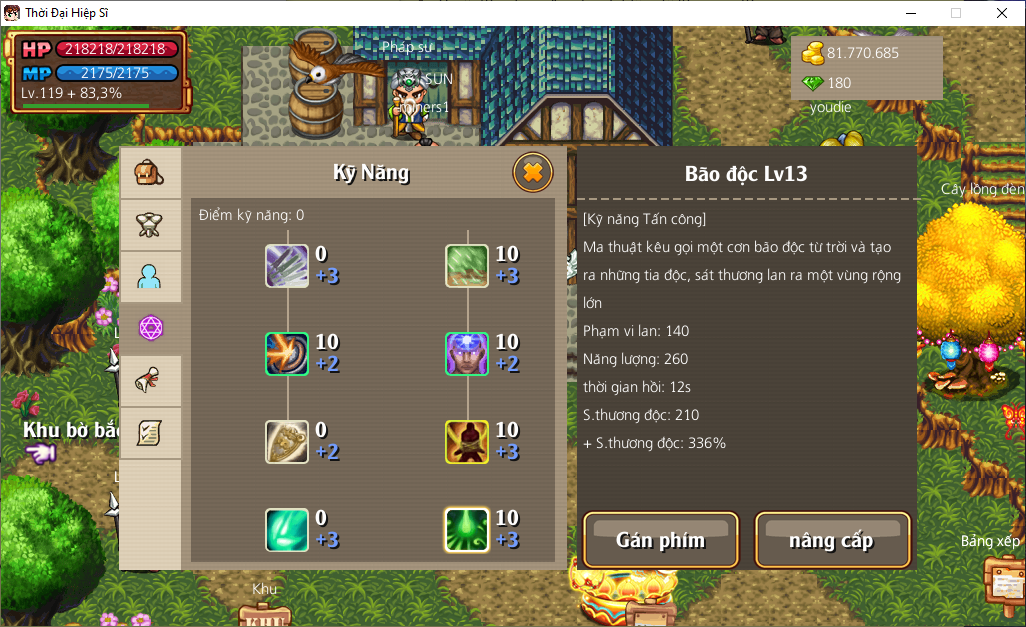Select the teal slash skill icon

[x=287, y=530]
